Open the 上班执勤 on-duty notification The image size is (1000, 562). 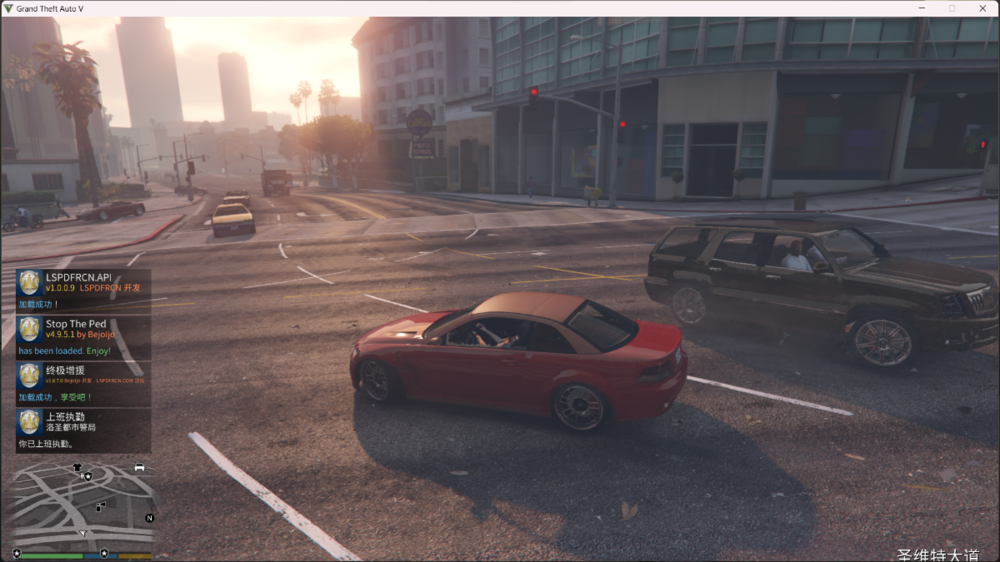(x=83, y=429)
